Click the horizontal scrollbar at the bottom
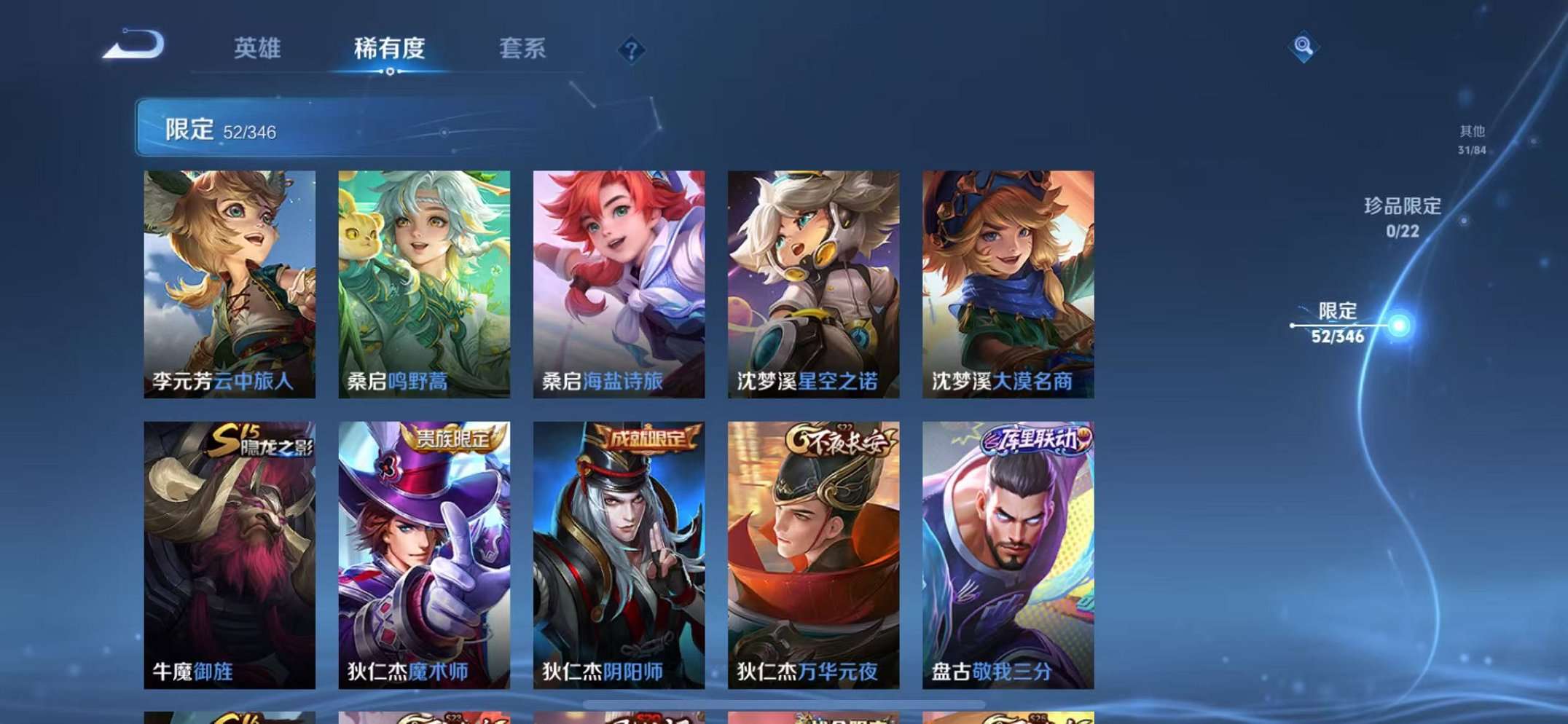 pos(783,703)
